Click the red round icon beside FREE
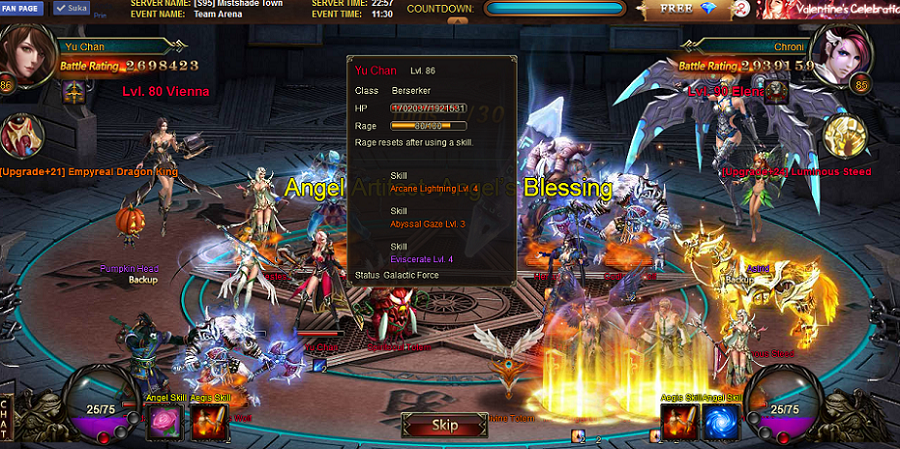The height and width of the screenshot is (449, 900). point(741,9)
